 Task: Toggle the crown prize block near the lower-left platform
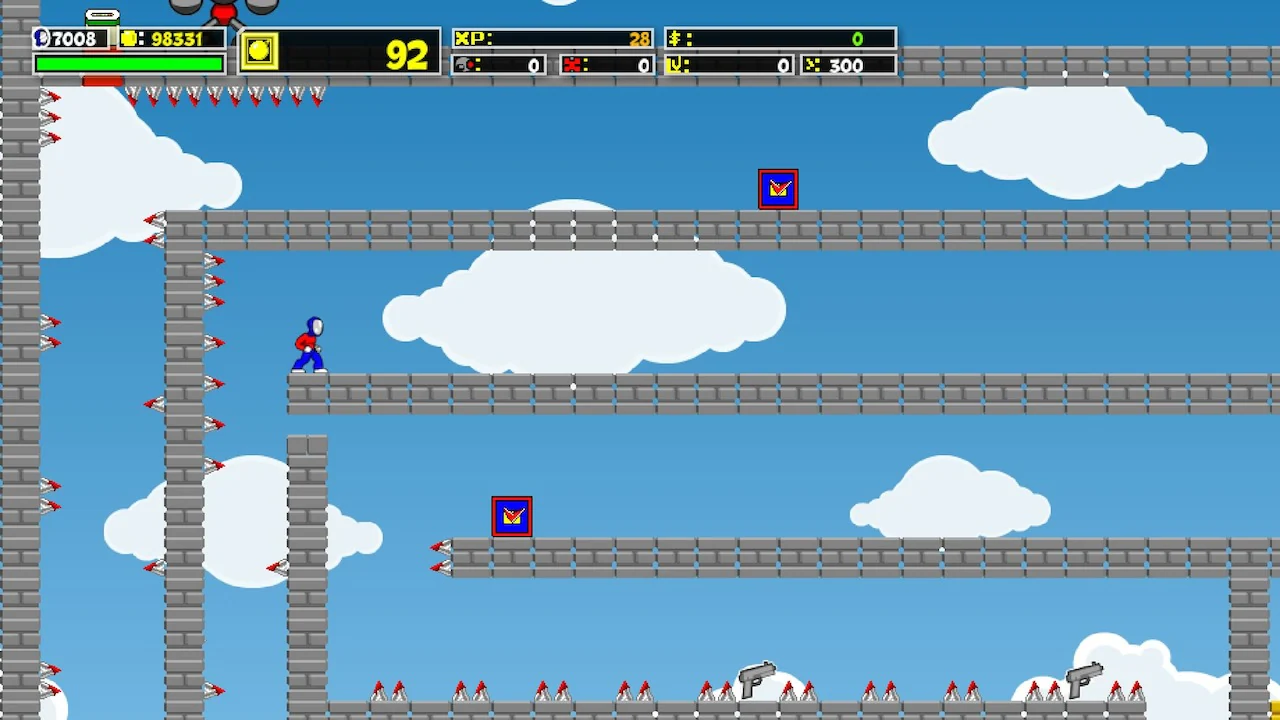(511, 516)
